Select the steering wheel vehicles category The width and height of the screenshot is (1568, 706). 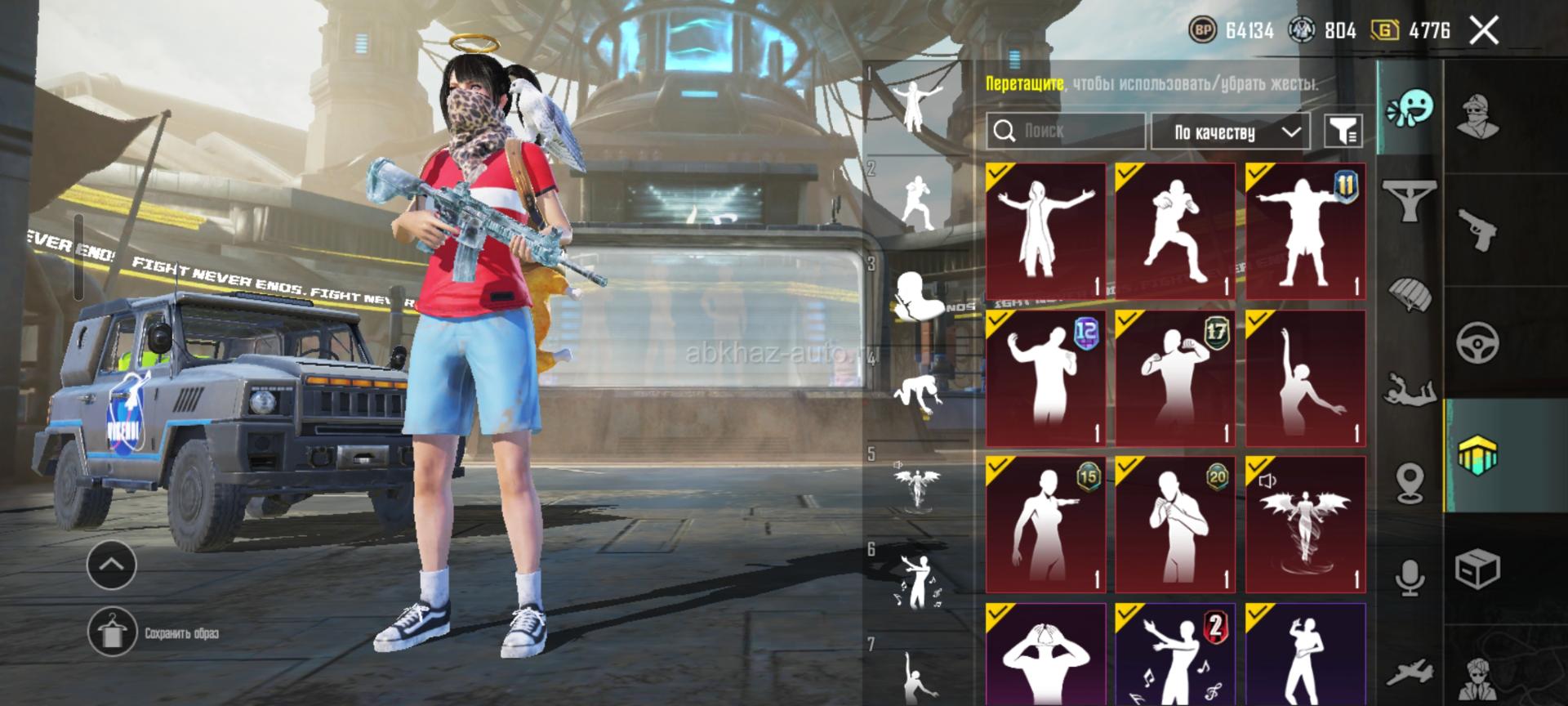coord(1477,342)
